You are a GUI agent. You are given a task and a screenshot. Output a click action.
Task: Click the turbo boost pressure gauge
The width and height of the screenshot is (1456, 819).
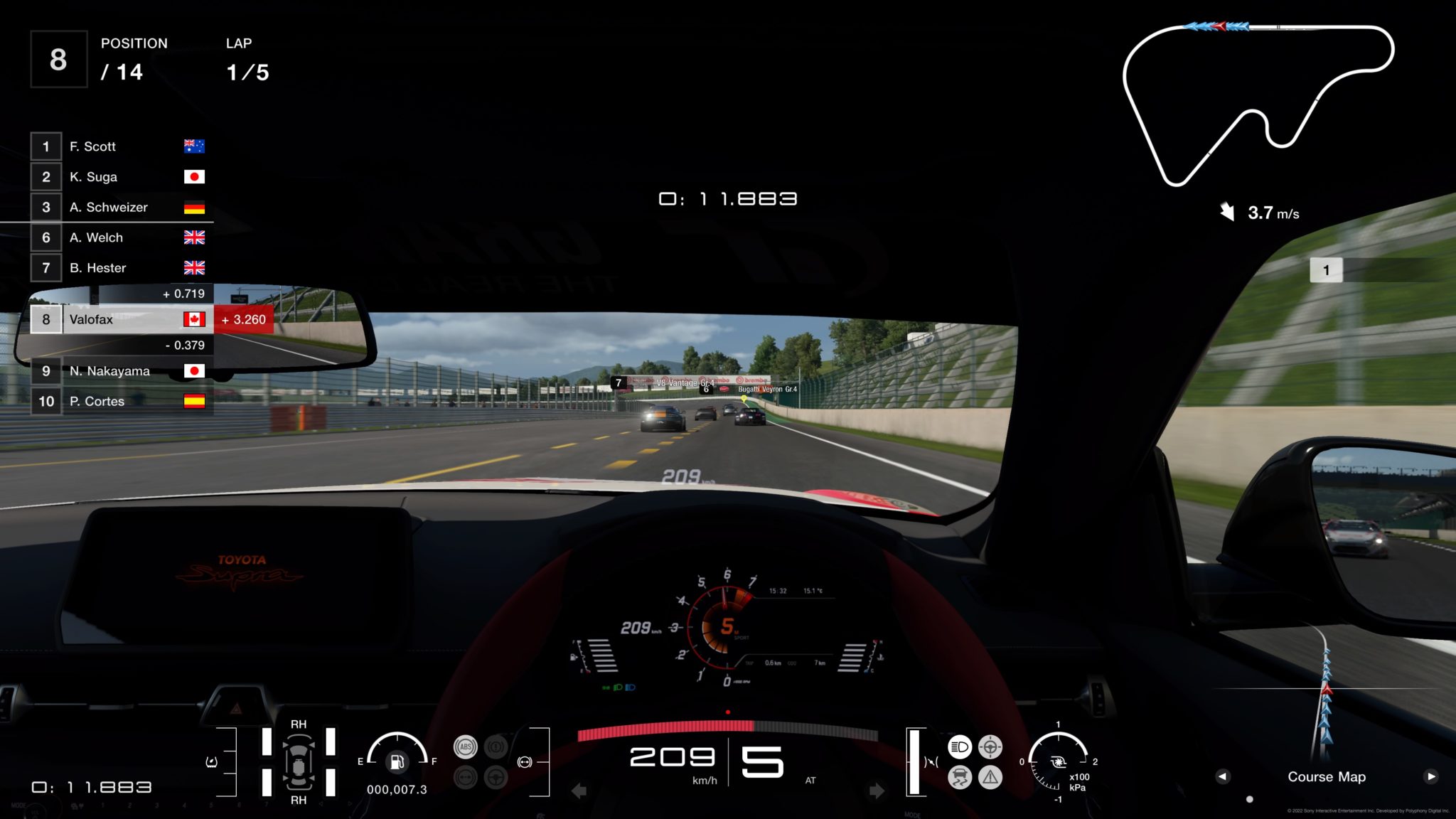(1058, 762)
